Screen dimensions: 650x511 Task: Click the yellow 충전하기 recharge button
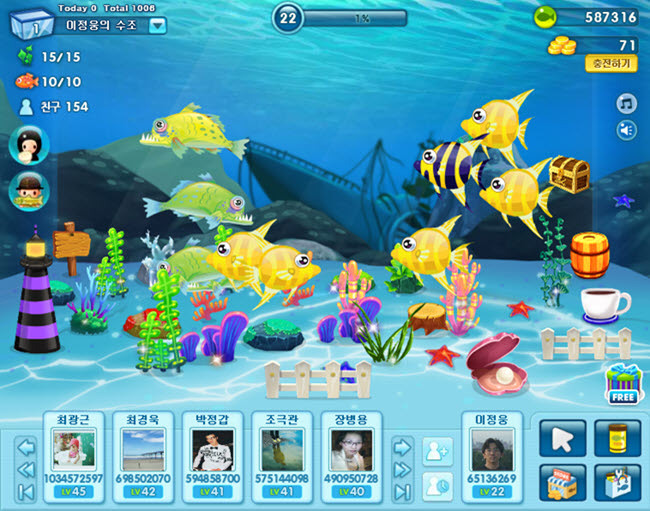click(610, 63)
